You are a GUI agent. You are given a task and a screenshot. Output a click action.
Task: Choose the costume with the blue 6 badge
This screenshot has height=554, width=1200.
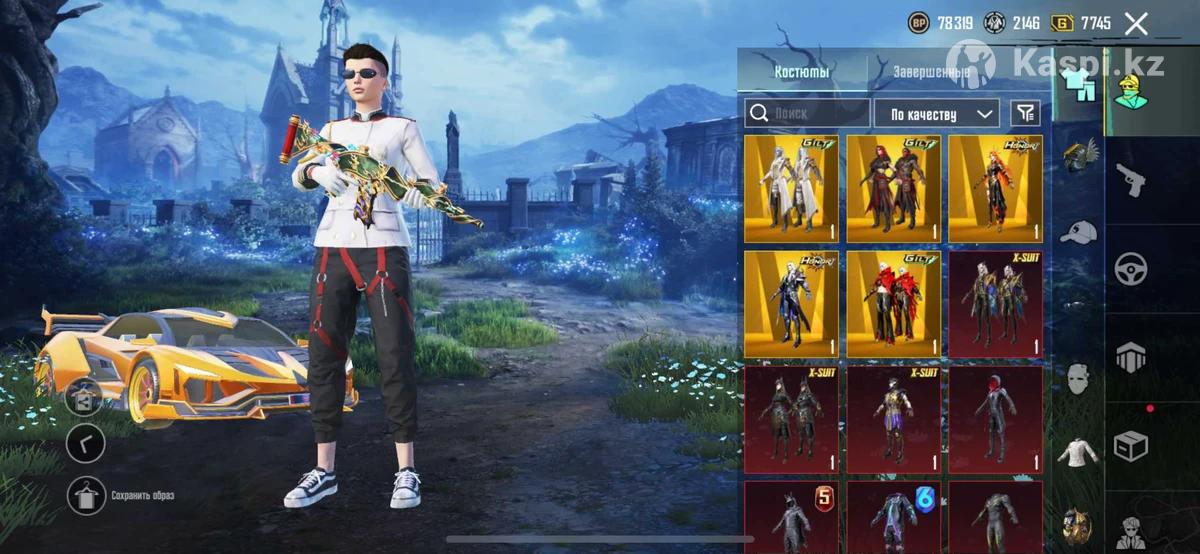click(894, 516)
